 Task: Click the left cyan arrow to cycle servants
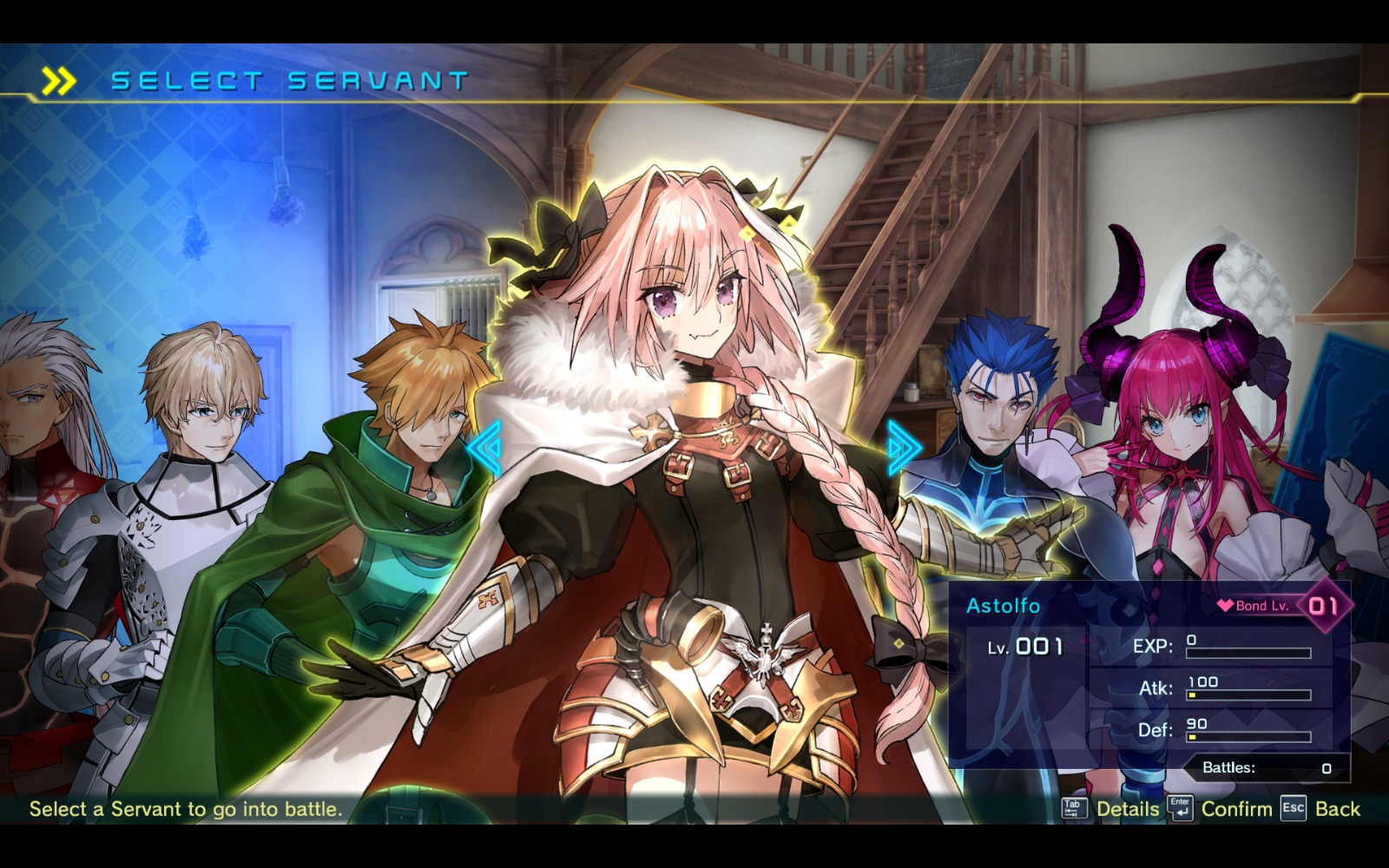[484, 448]
